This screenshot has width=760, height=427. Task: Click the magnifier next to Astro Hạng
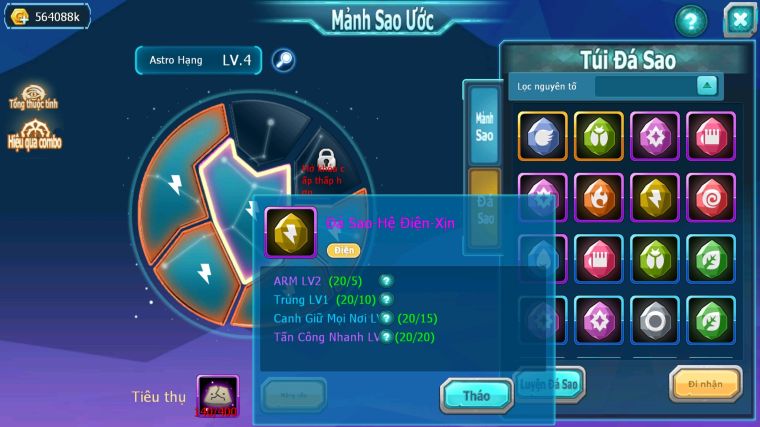click(283, 60)
